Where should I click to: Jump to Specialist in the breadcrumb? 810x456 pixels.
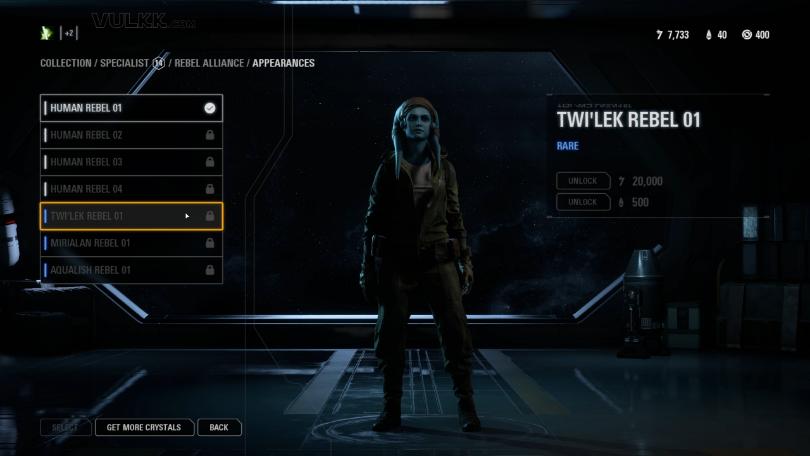coord(124,63)
